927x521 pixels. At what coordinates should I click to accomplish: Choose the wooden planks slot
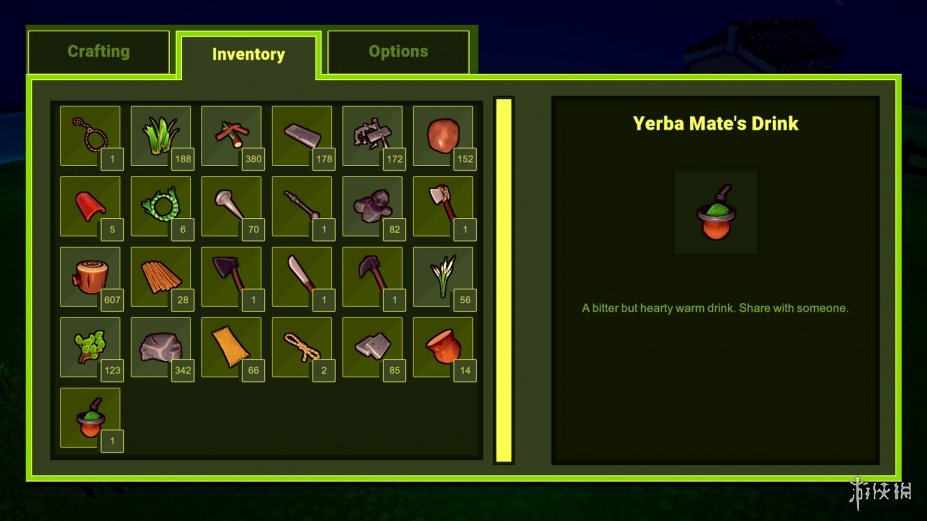[x=161, y=277]
